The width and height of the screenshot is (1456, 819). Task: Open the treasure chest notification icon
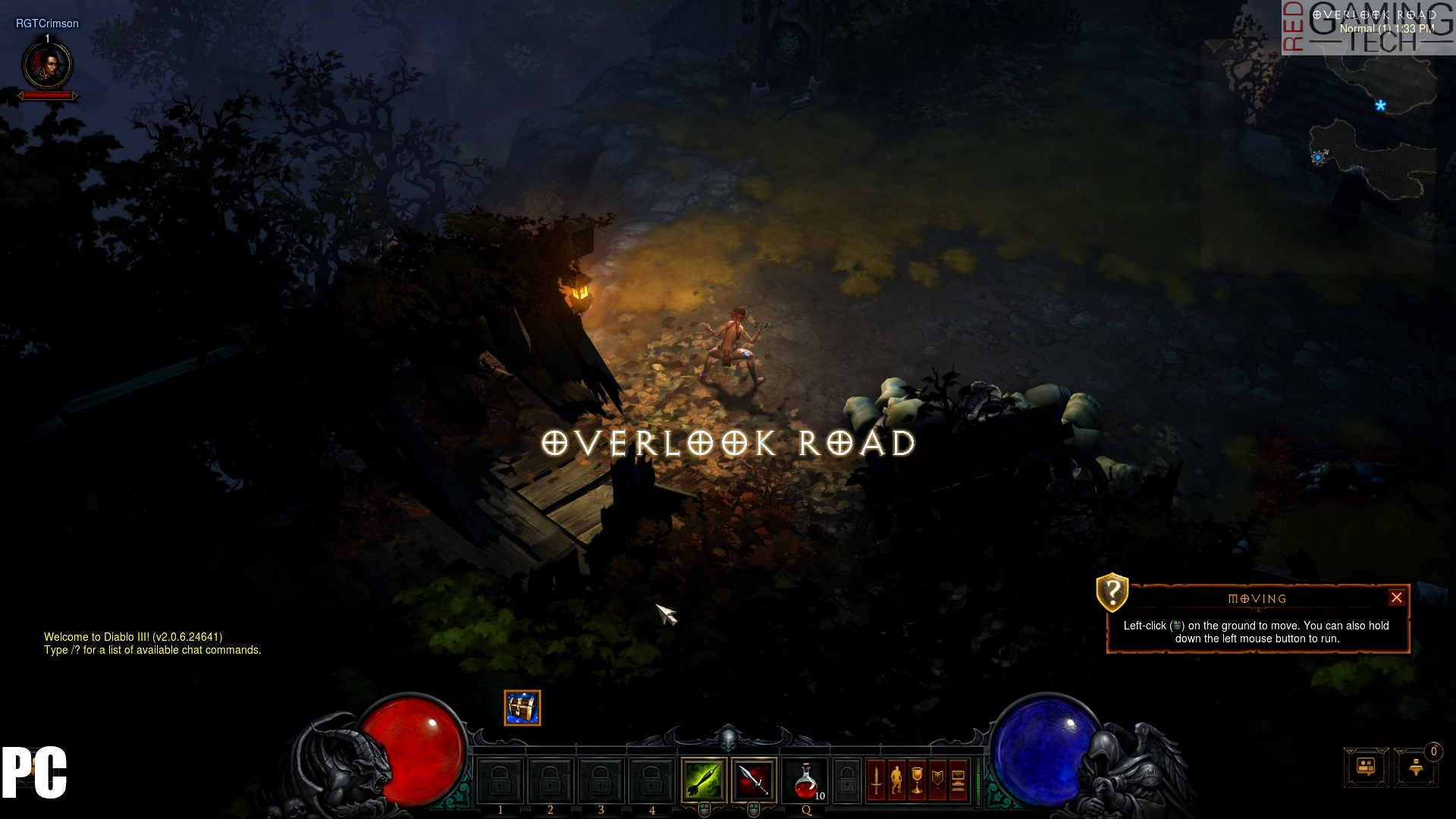(522, 708)
